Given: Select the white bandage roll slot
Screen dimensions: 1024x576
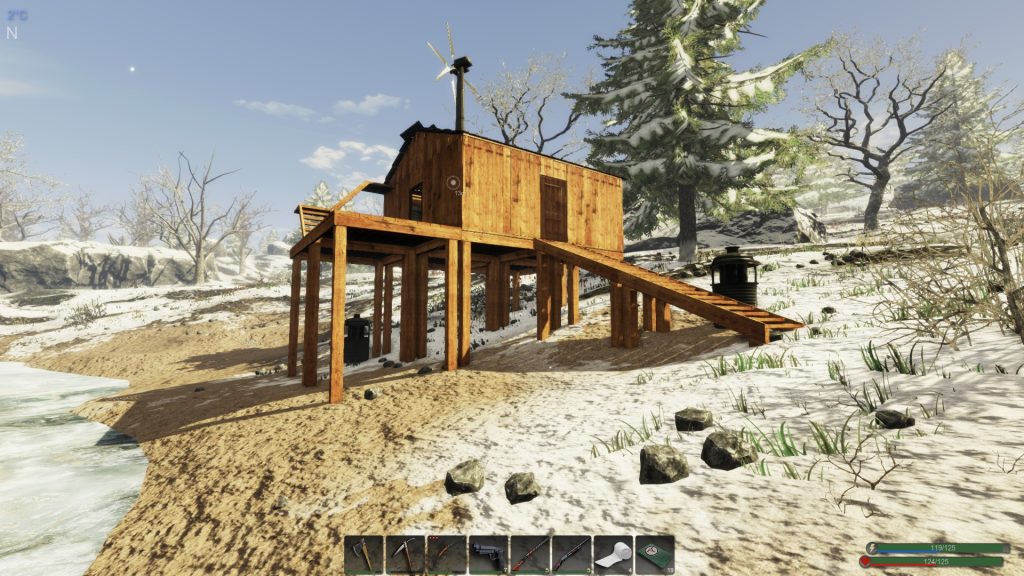Looking at the screenshot, I should (x=613, y=554).
